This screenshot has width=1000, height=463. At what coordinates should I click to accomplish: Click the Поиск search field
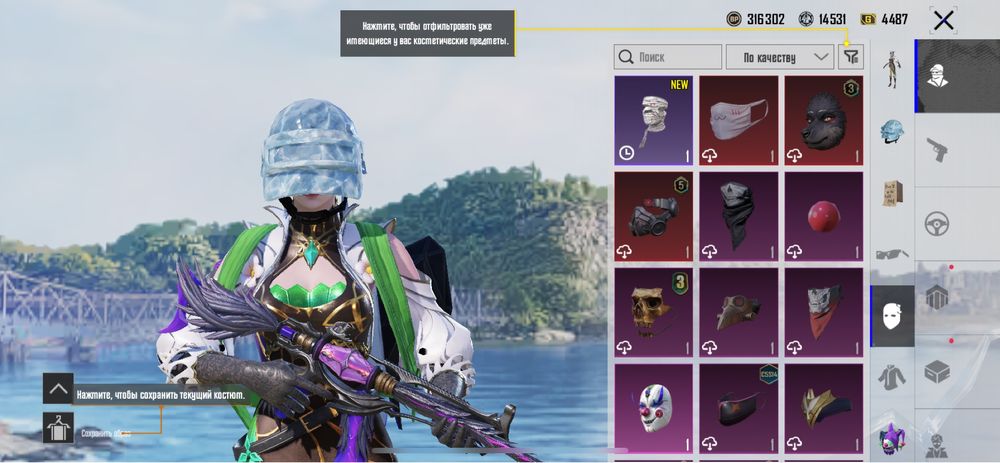click(667, 57)
